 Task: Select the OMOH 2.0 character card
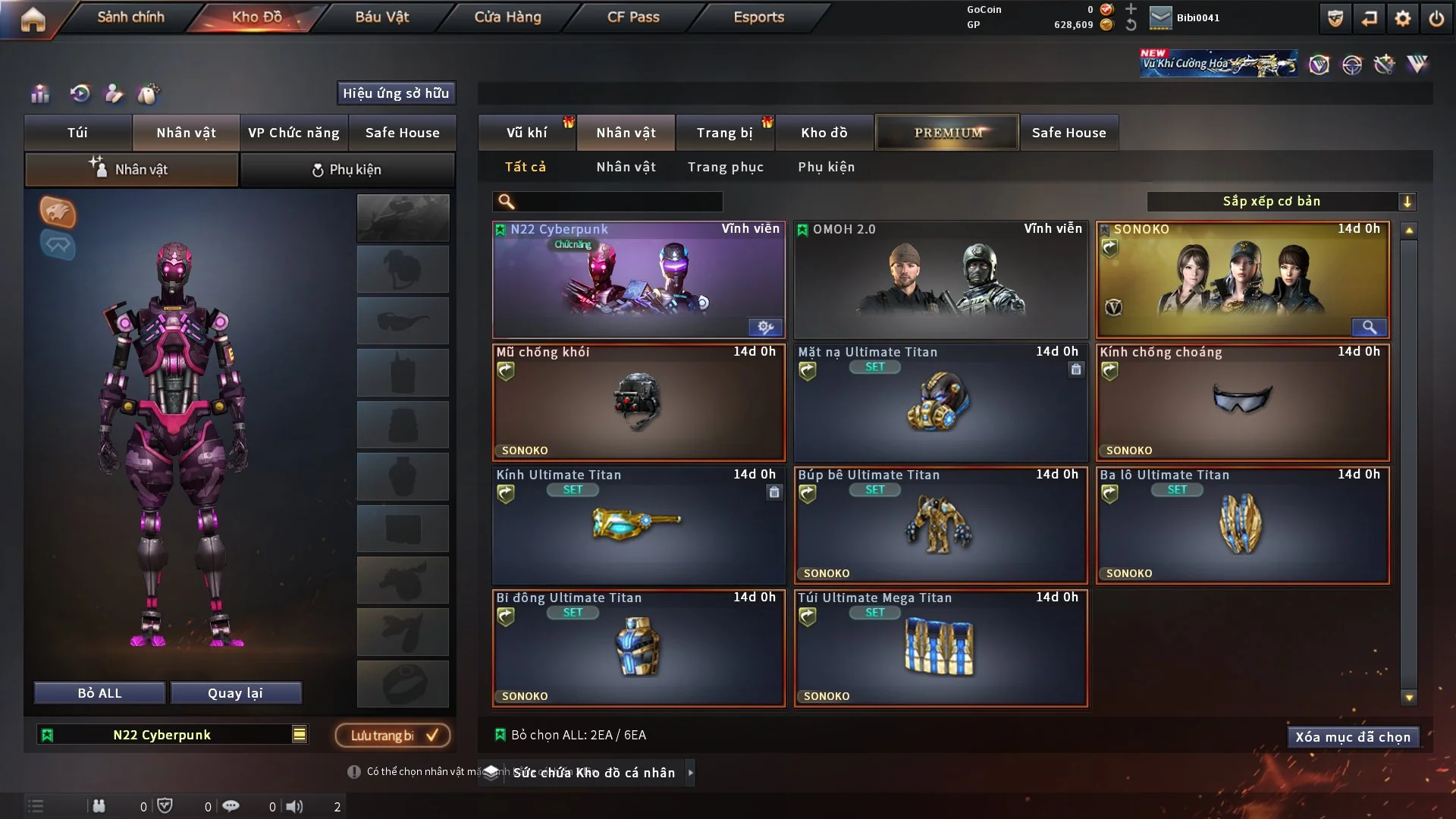[x=940, y=279]
